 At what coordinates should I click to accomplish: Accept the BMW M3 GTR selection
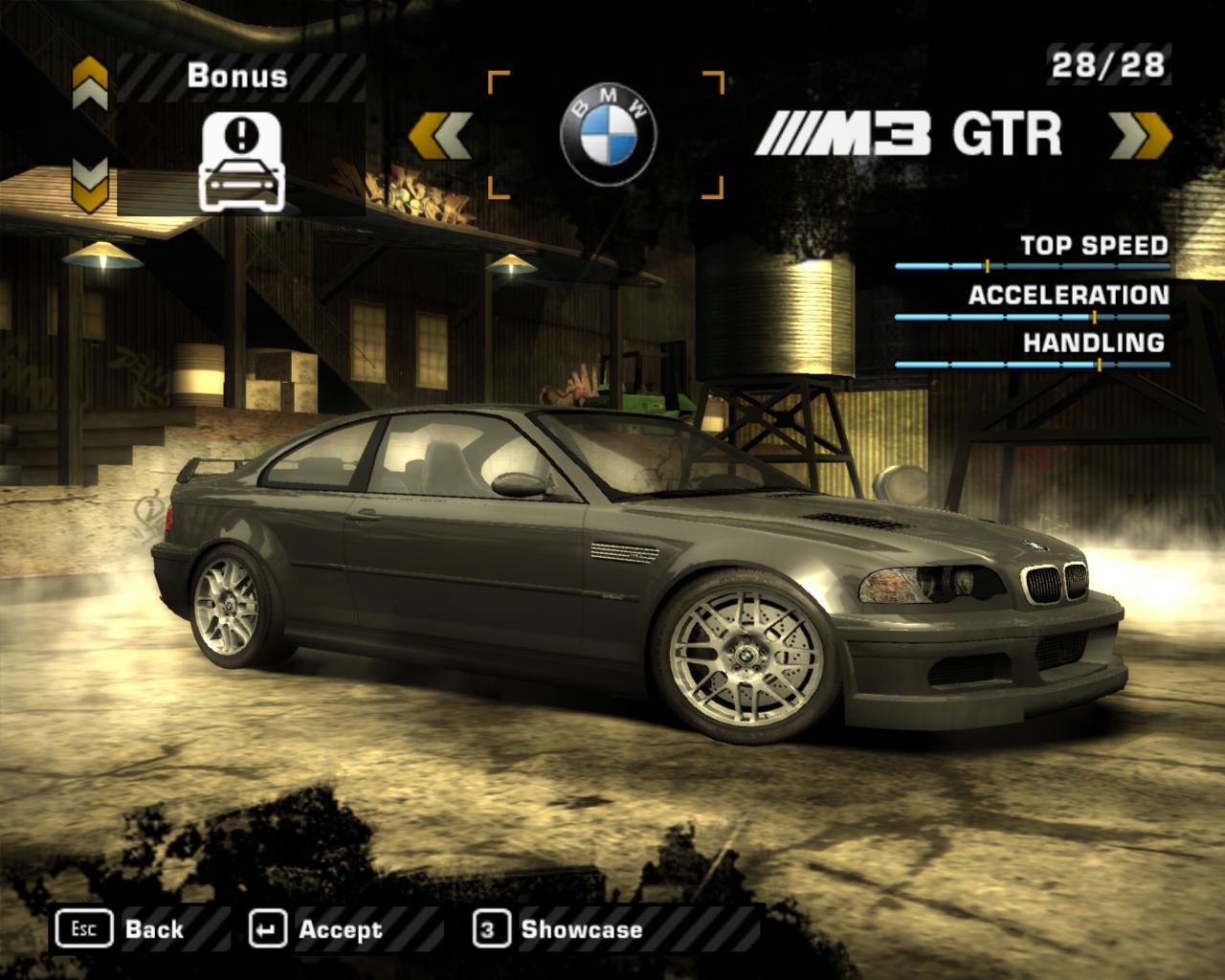click(x=316, y=929)
